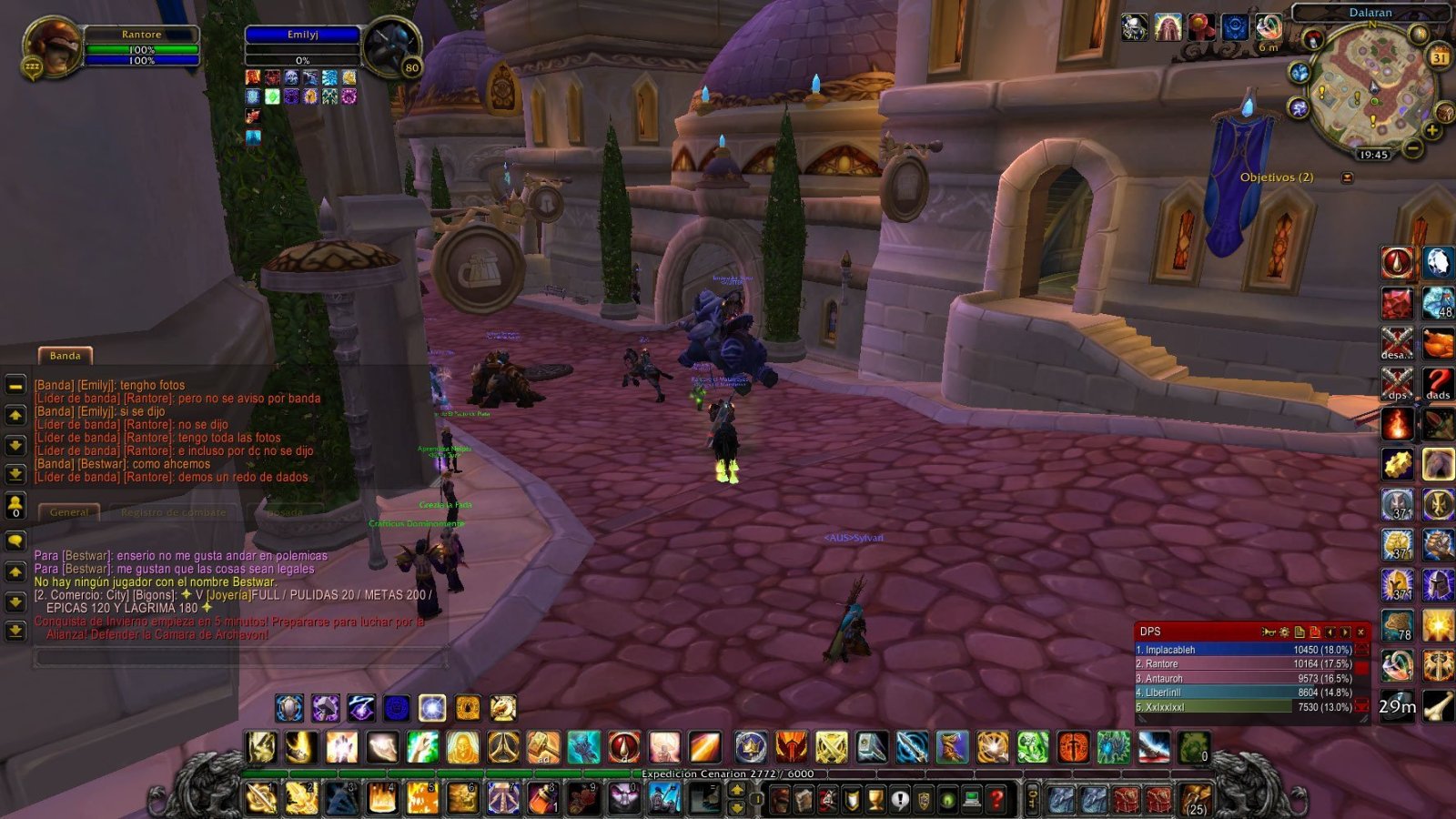Click the previous-segment left arrow on the DPS meter

coord(1330,632)
